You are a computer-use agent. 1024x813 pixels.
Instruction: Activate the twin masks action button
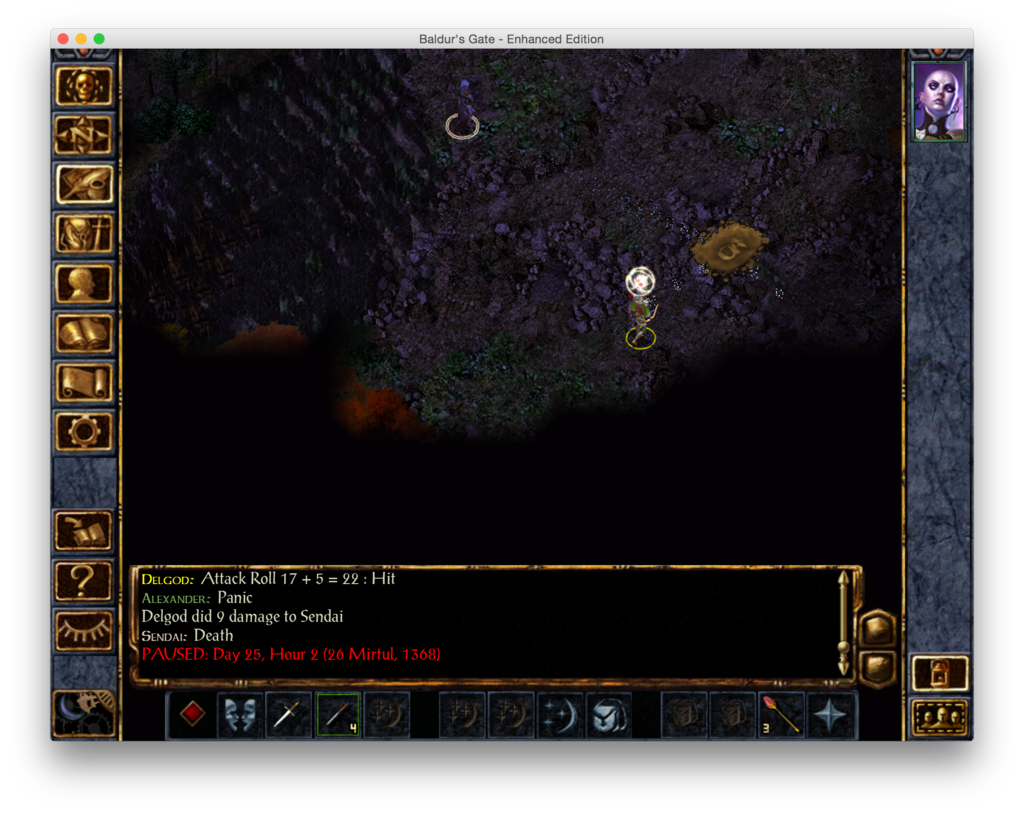tap(240, 715)
